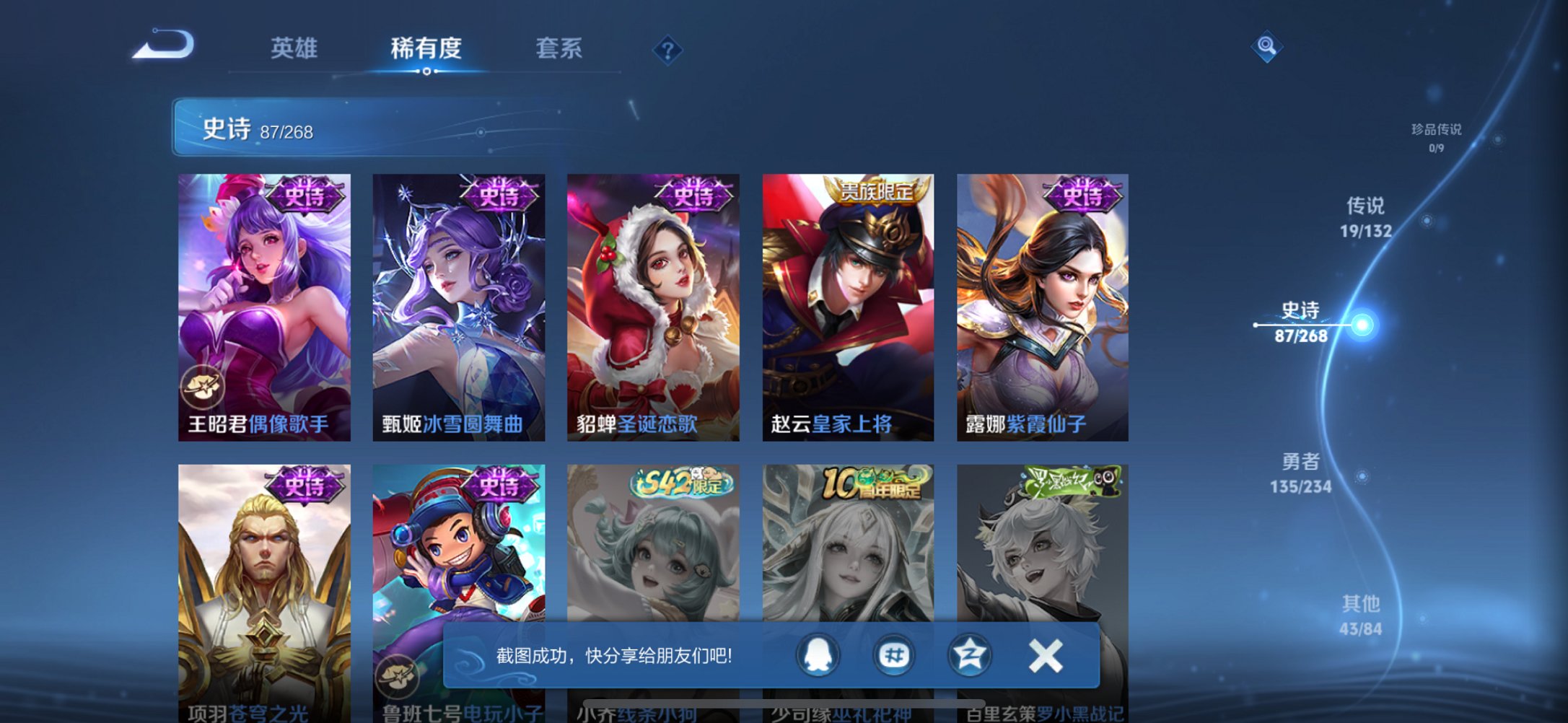Click the page indicator dot under 稀有度

(428, 72)
